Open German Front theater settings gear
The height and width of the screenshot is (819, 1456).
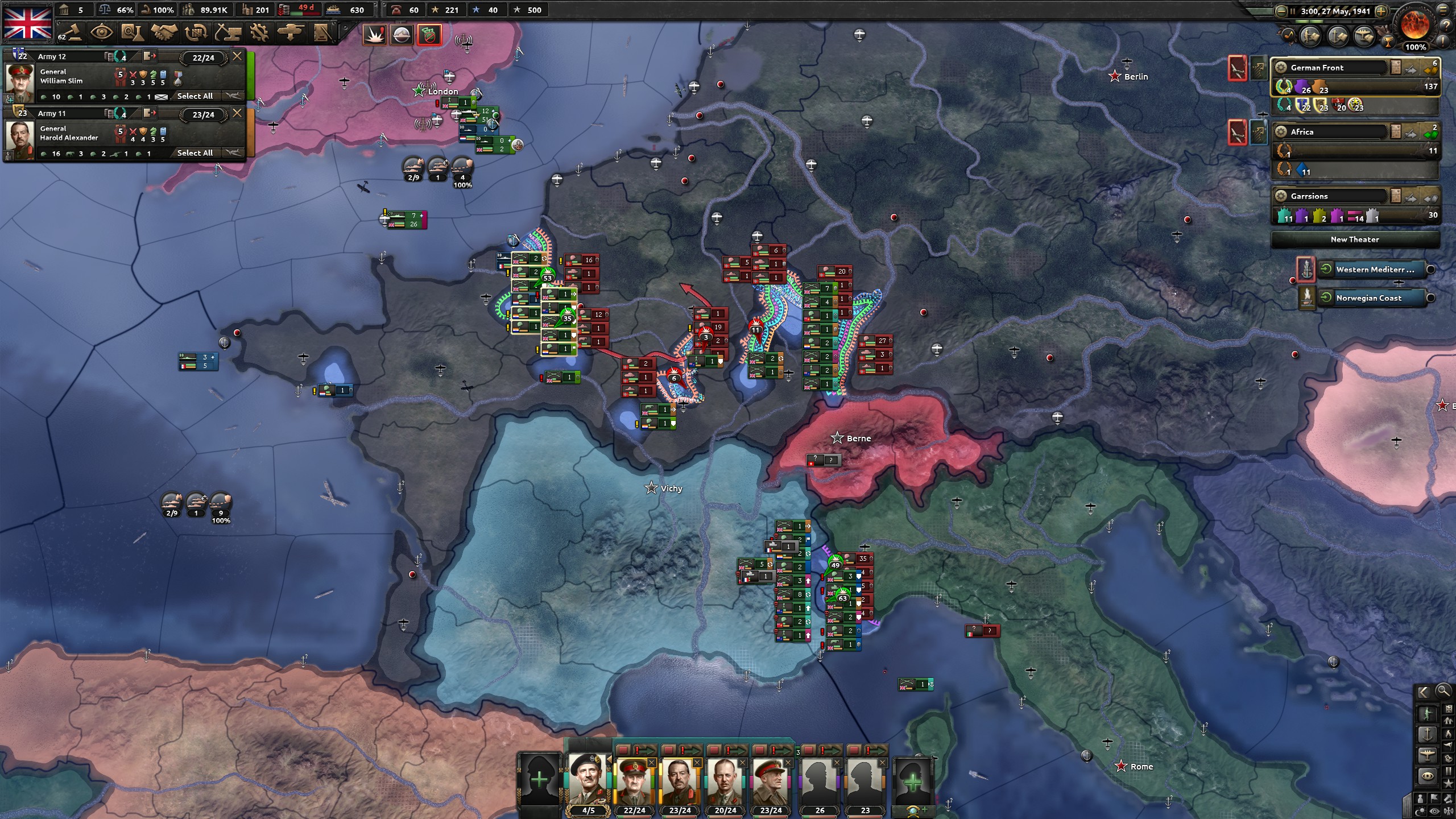[x=1280, y=67]
